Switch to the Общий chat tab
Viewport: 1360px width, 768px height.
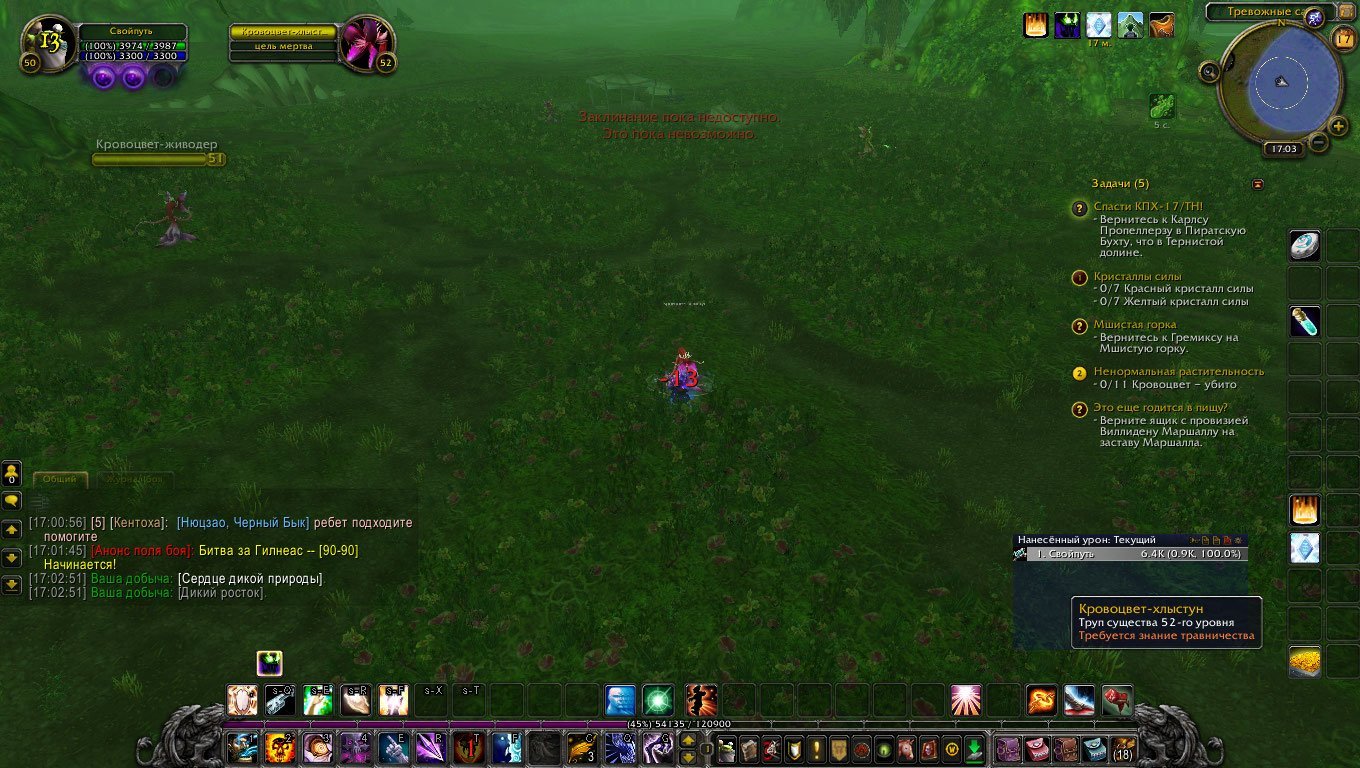point(60,480)
